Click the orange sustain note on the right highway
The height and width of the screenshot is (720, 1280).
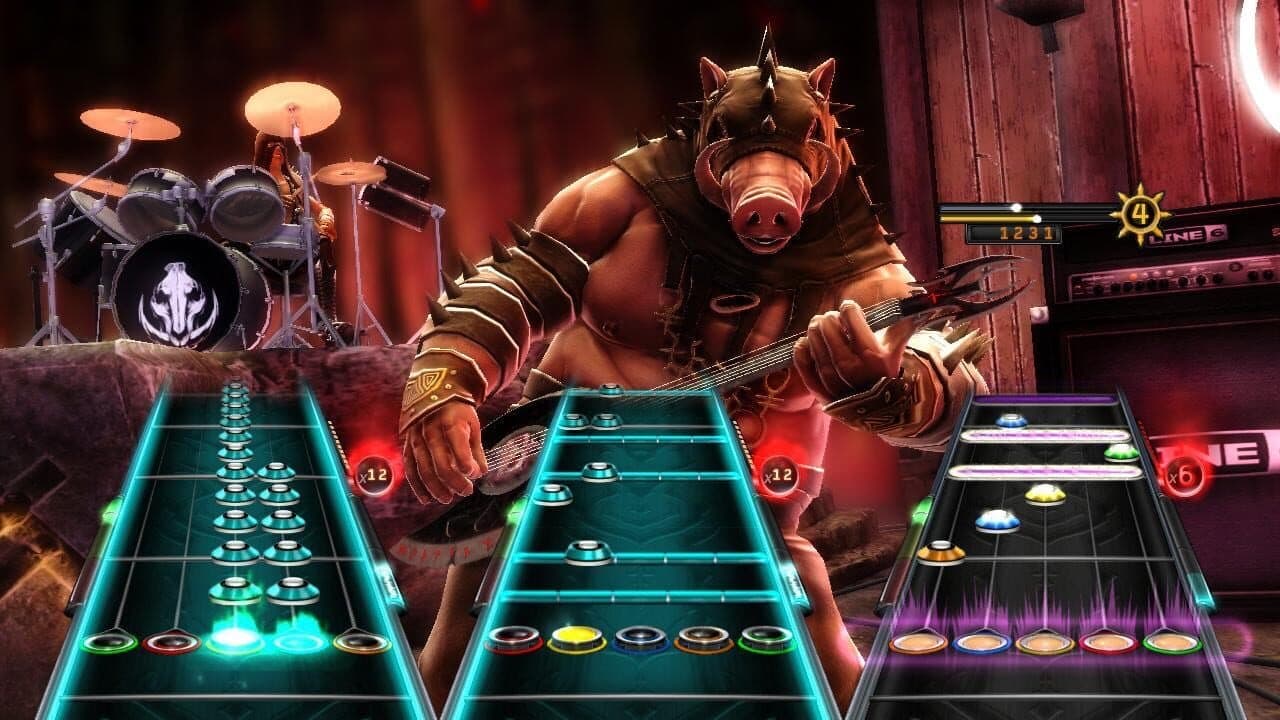point(940,555)
